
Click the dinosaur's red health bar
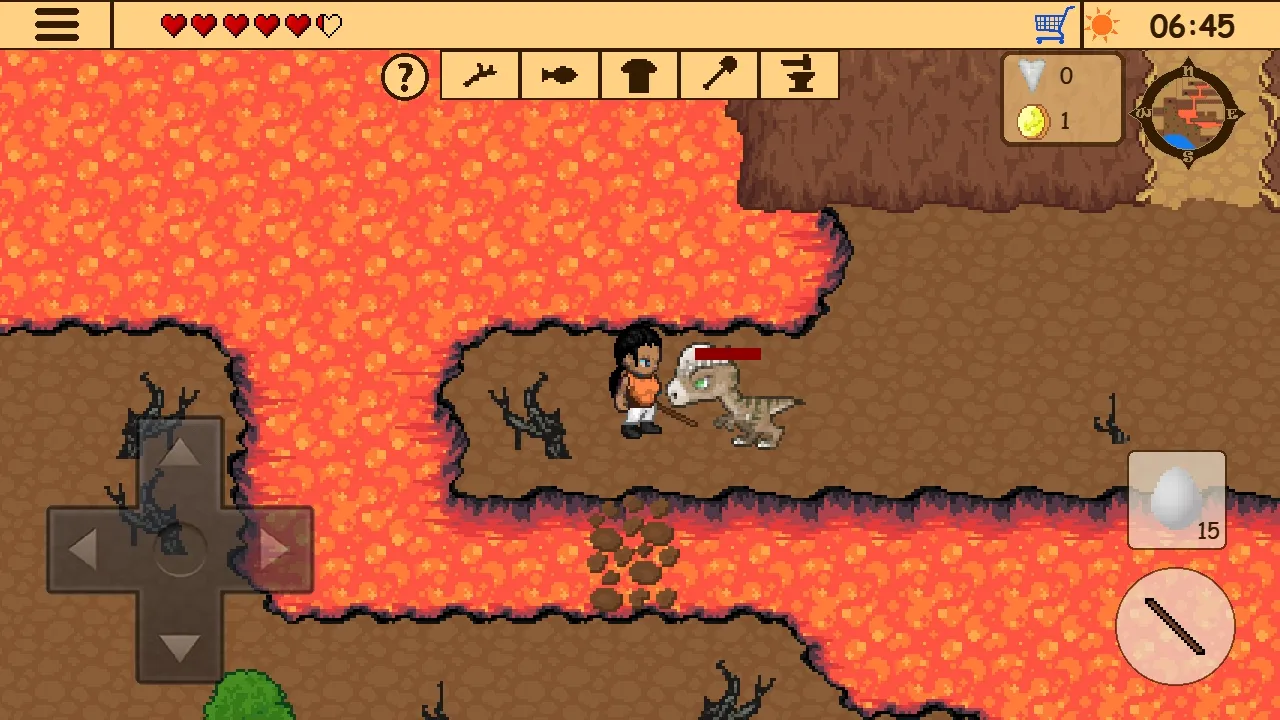tap(730, 353)
